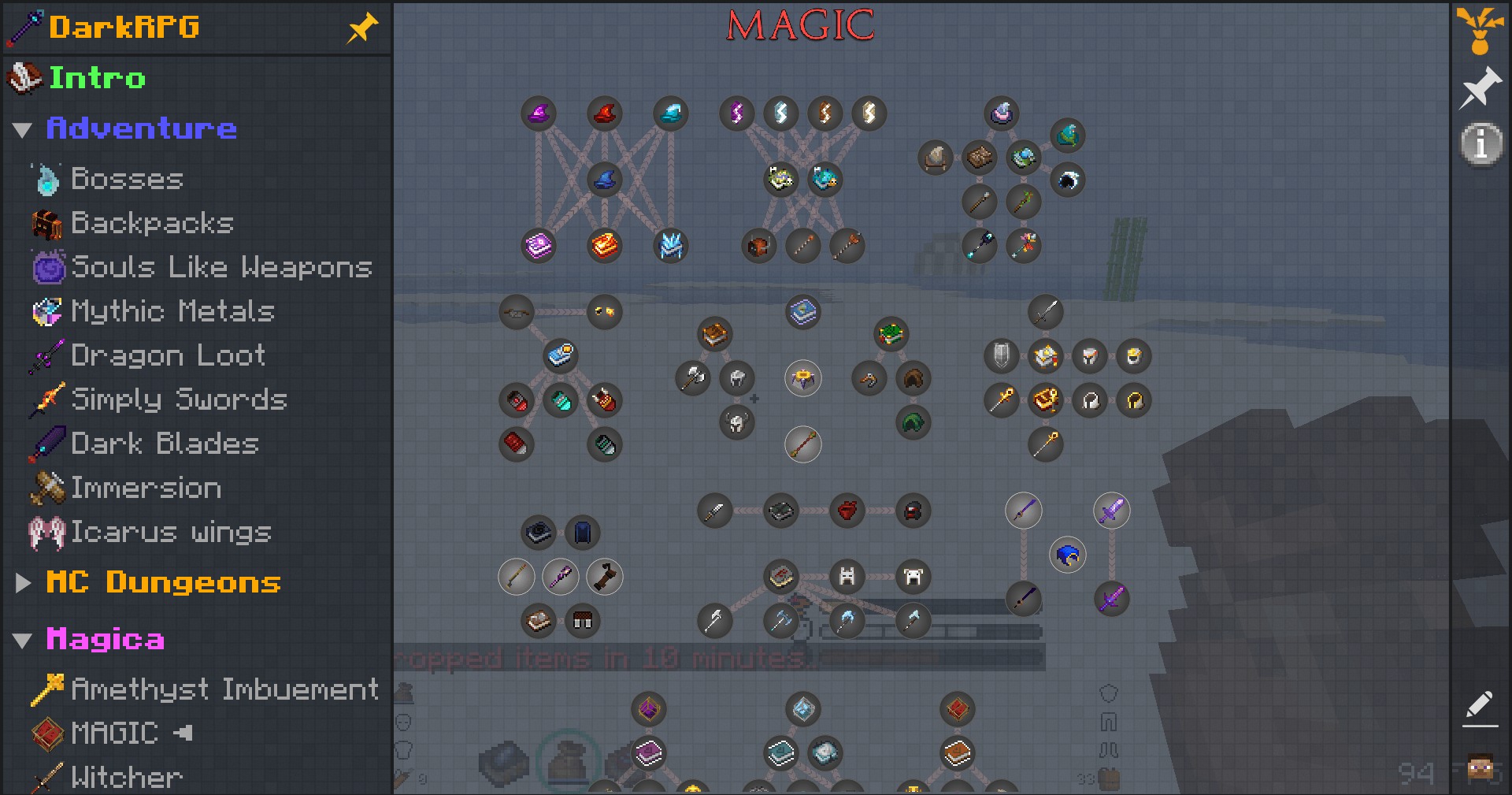Open the Intro chapter
This screenshot has width=1512, height=795.
click(97, 78)
